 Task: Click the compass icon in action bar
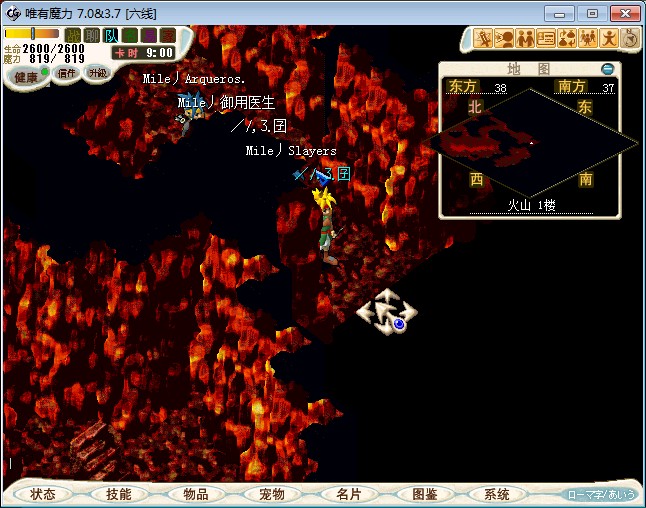630,39
